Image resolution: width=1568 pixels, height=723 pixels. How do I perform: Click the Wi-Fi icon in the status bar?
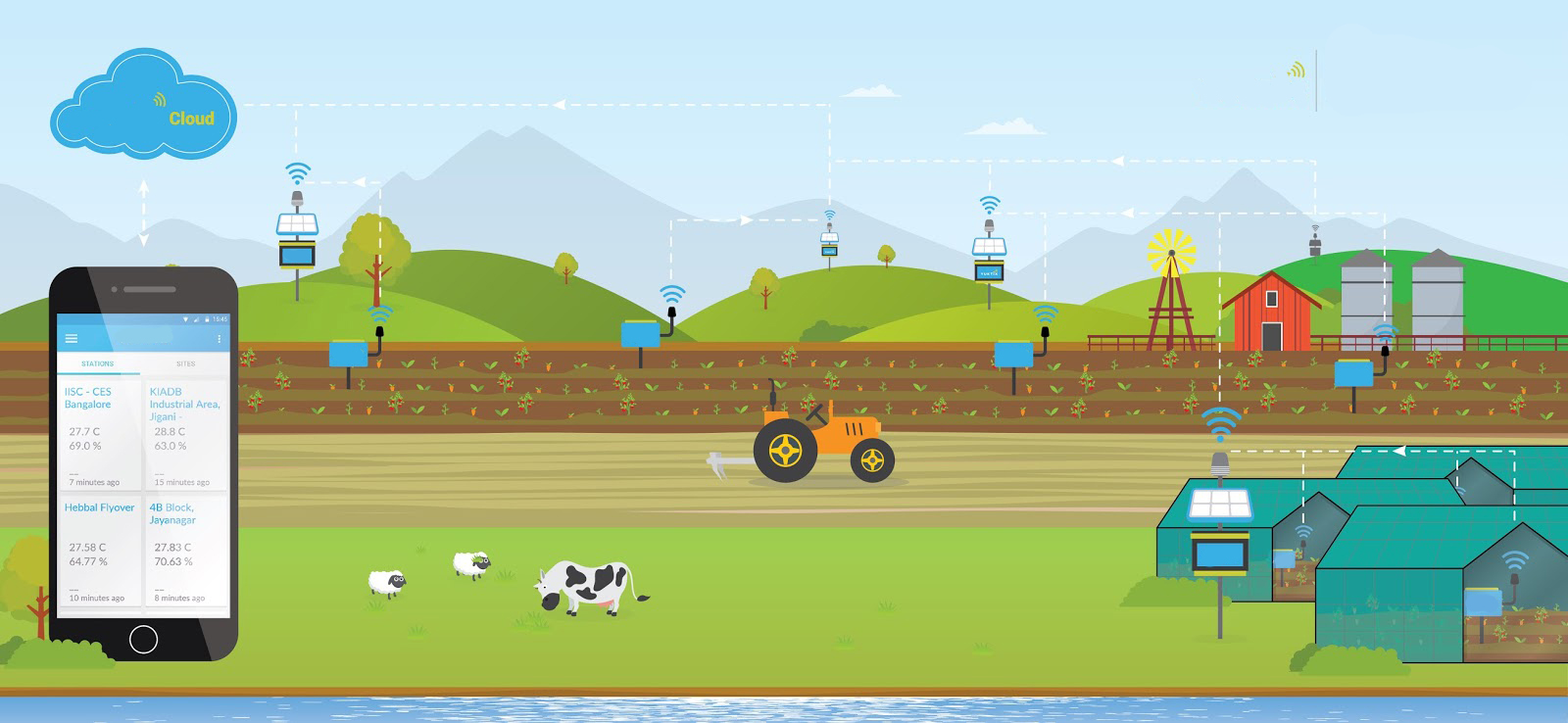(x=186, y=319)
